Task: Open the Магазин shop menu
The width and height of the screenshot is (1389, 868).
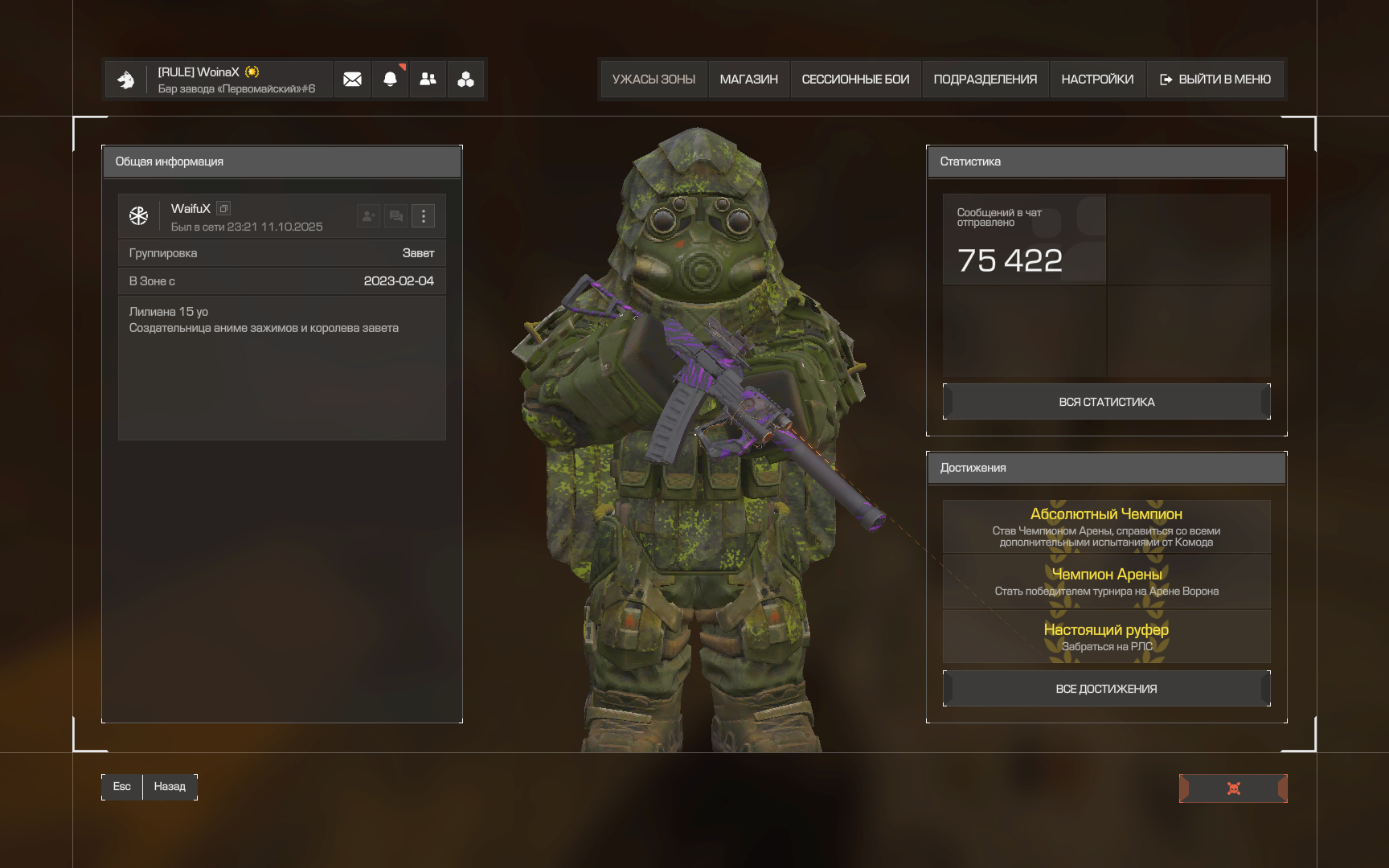Action: (x=748, y=80)
